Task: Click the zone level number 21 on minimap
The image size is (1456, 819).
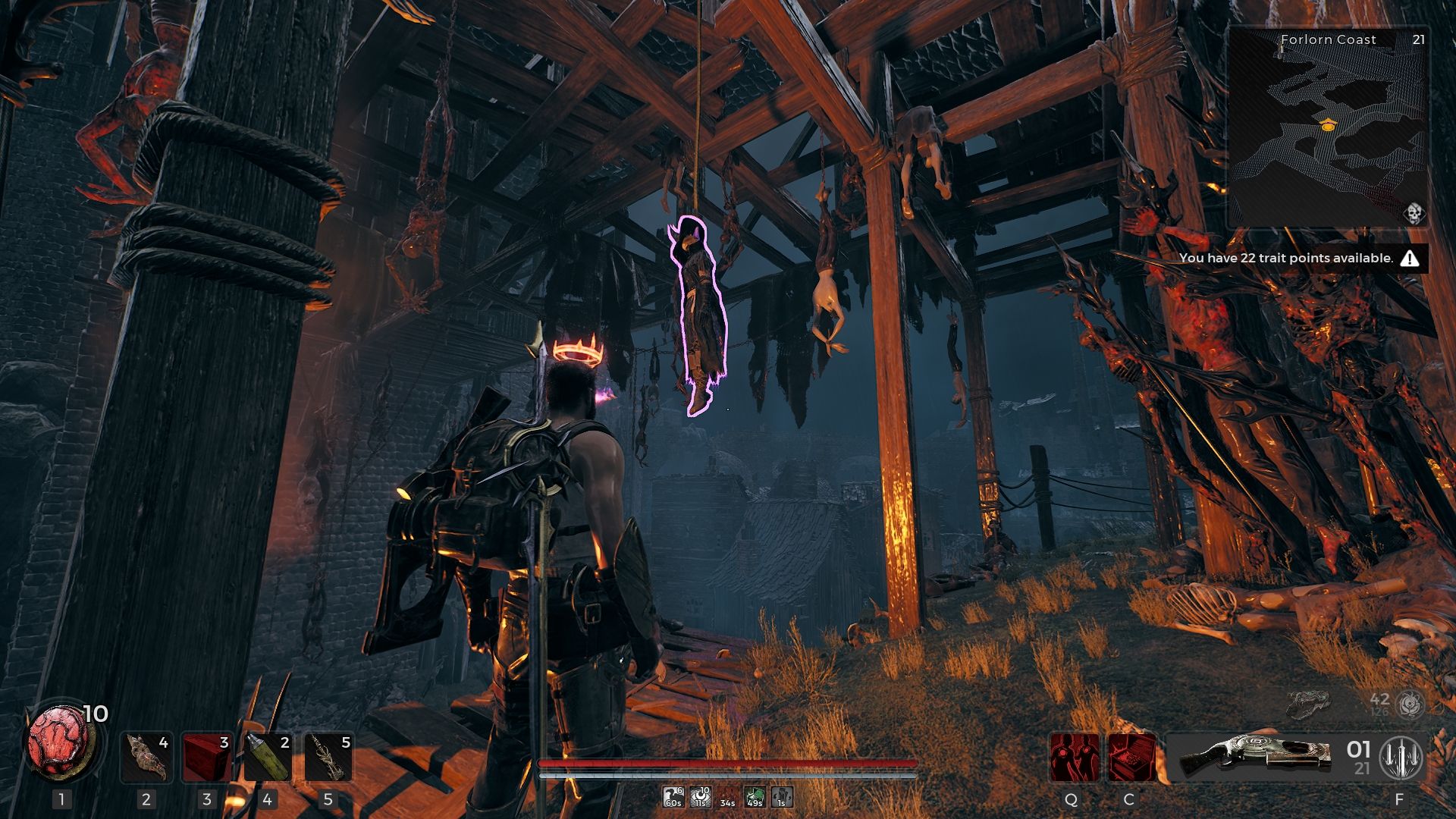Action: click(x=1420, y=39)
